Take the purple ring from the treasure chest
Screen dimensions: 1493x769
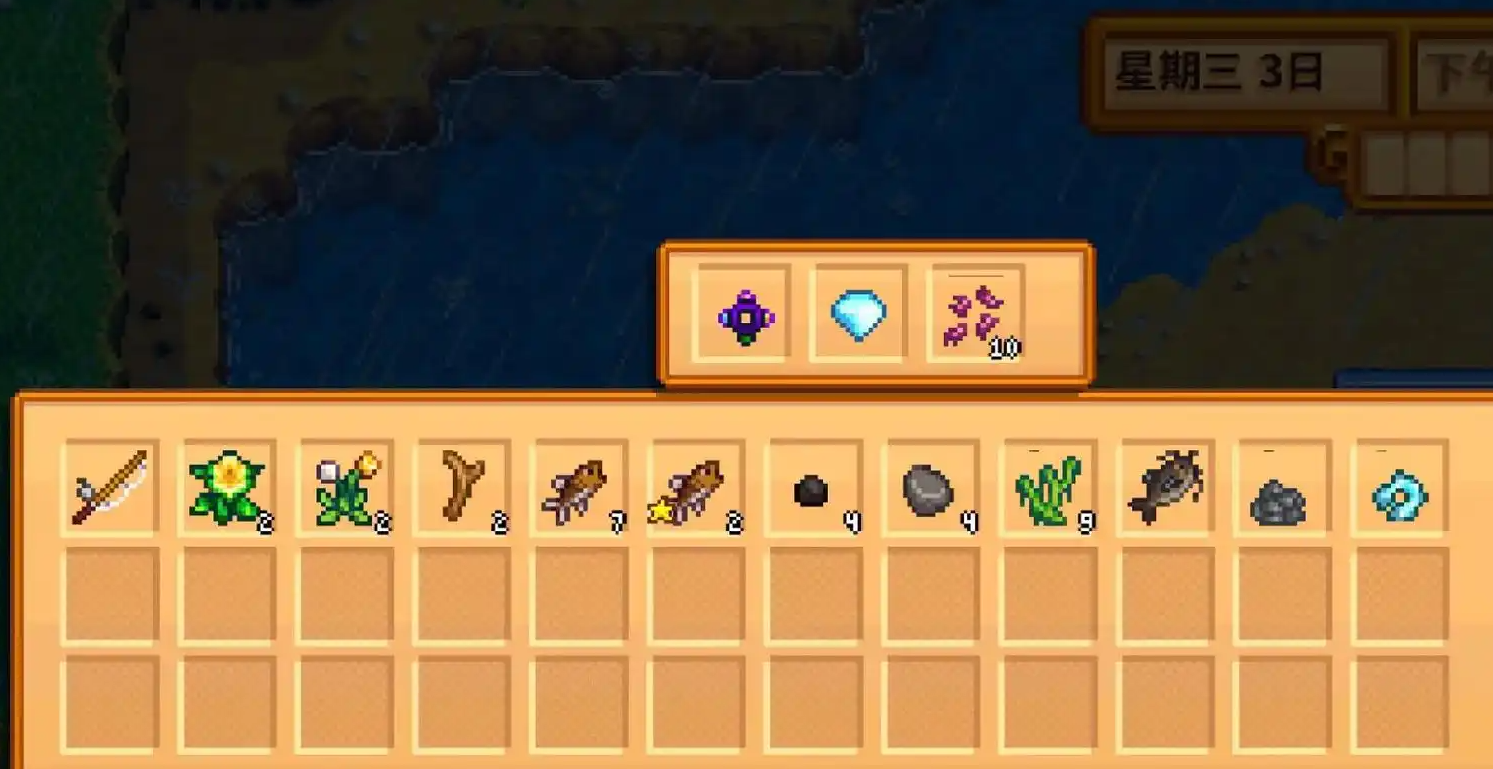(744, 317)
